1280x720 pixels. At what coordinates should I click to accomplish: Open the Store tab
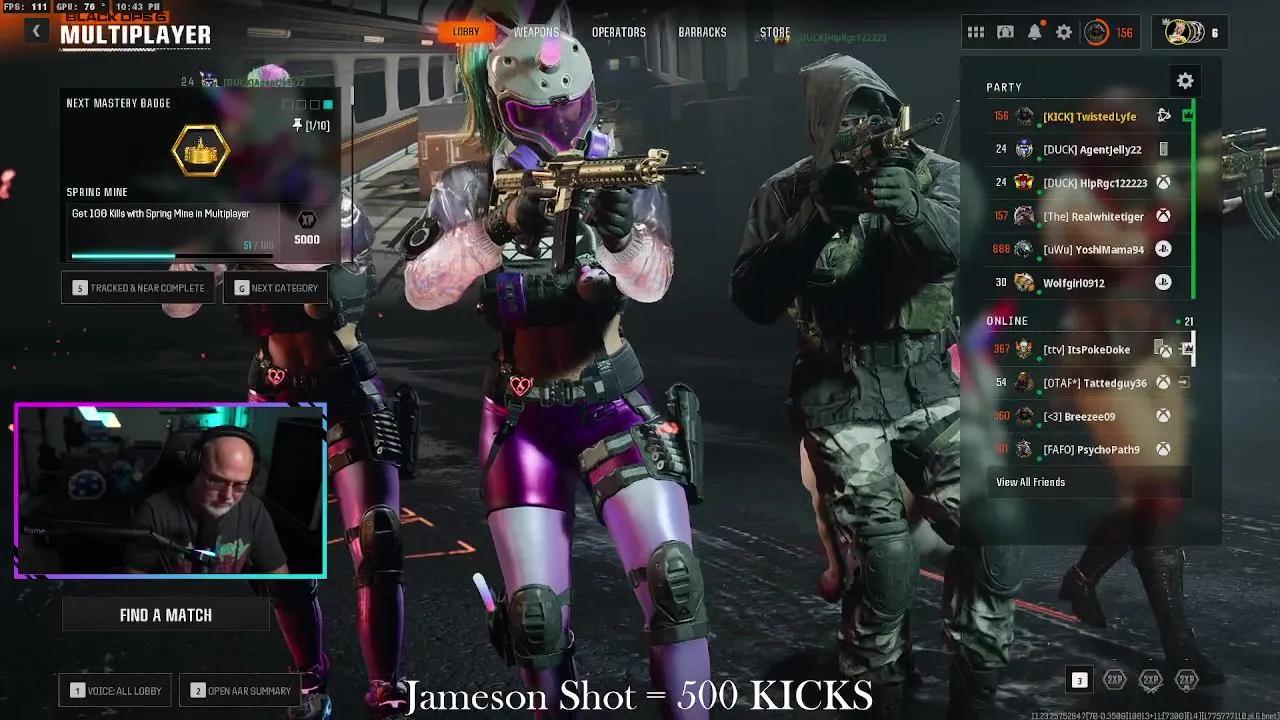tap(775, 31)
